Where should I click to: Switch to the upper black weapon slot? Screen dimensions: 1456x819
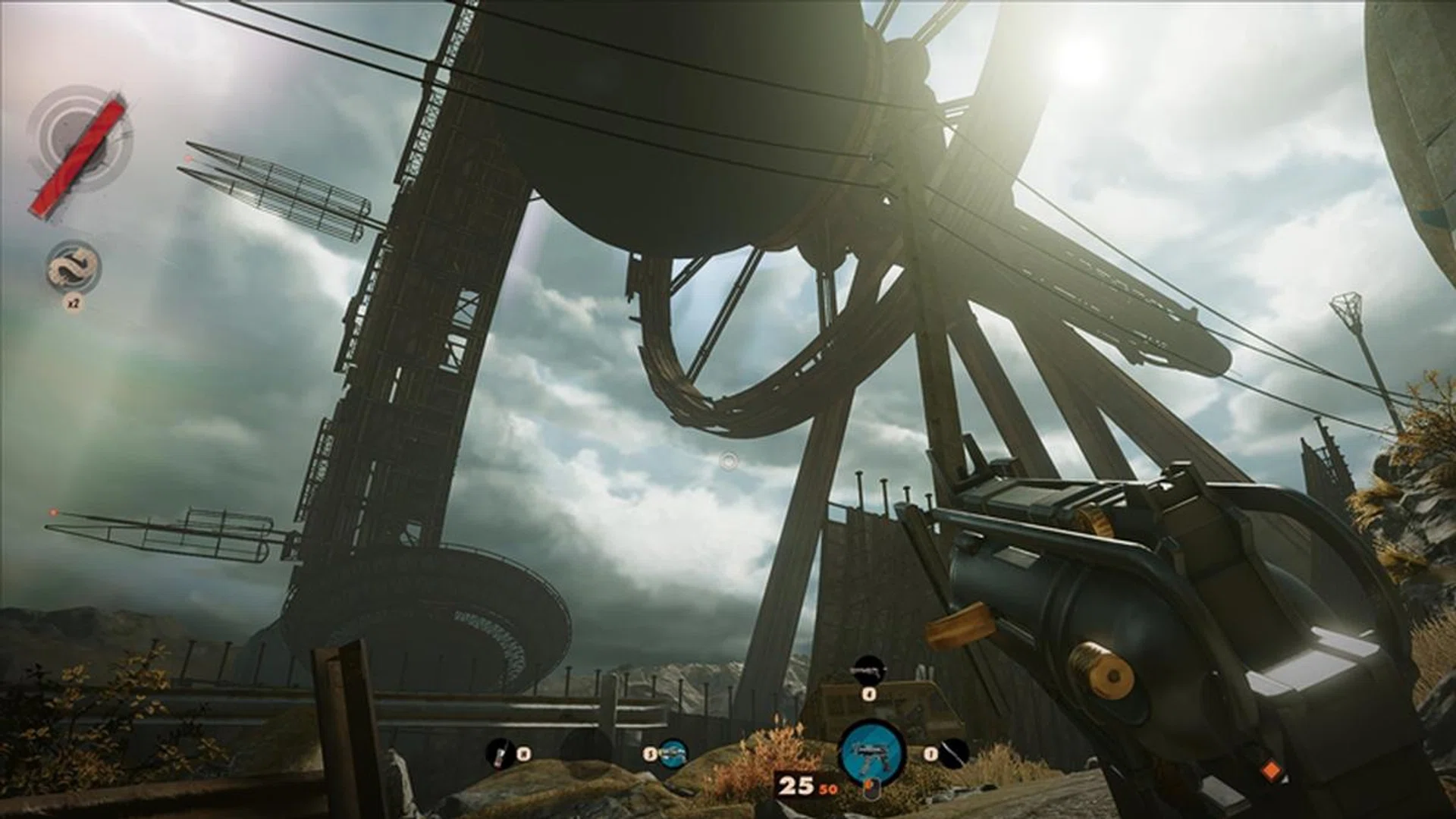pyautogui.click(x=869, y=670)
